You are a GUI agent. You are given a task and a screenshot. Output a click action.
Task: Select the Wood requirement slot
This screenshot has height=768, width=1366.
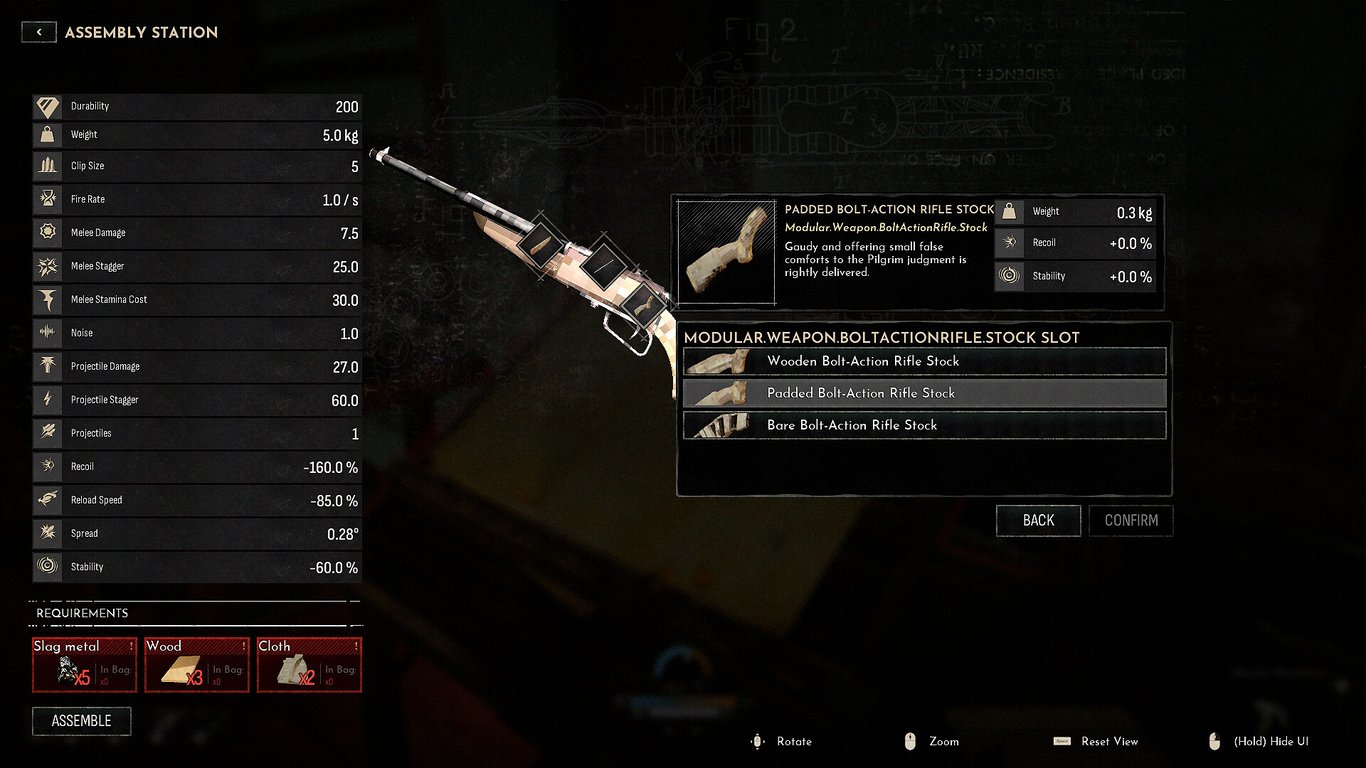click(x=197, y=665)
